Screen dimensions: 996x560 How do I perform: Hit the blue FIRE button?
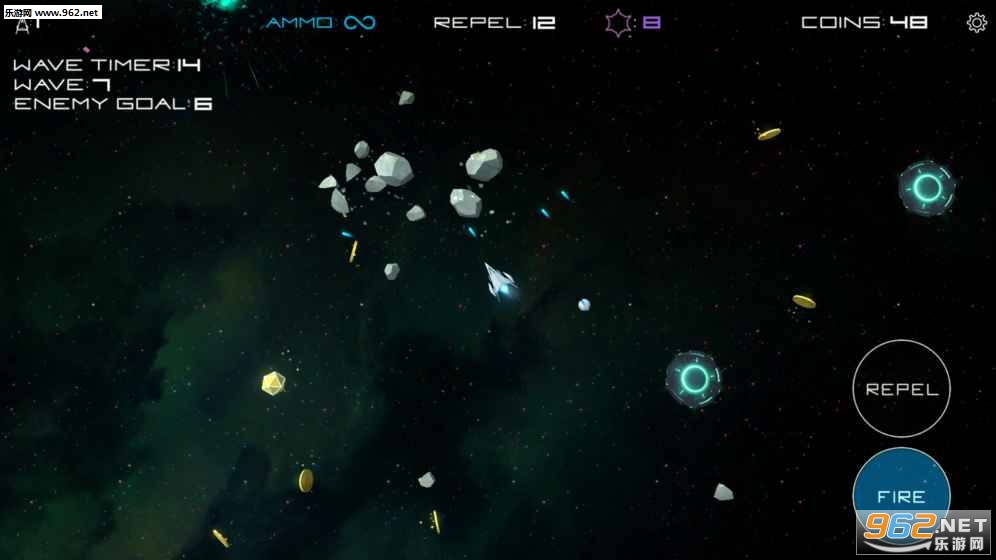[900, 494]
